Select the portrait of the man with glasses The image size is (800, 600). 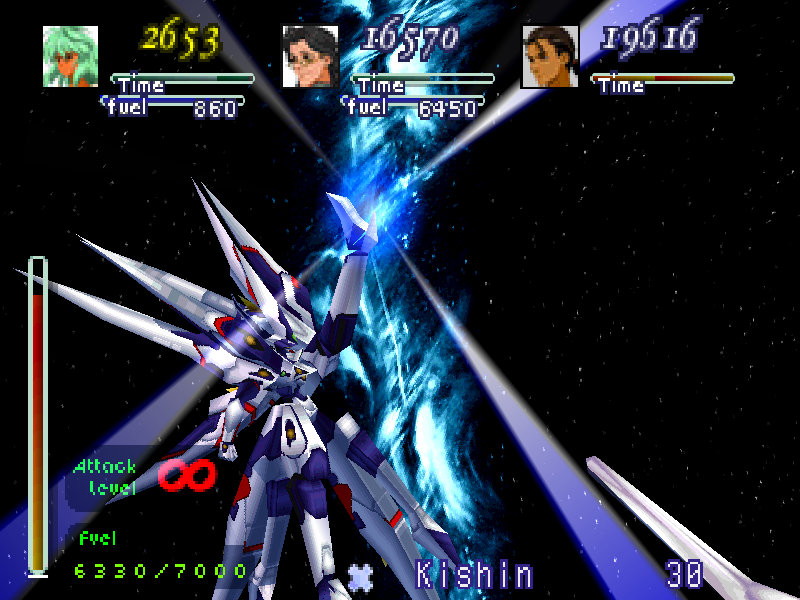pyautogui.click(x=310, y=56)
